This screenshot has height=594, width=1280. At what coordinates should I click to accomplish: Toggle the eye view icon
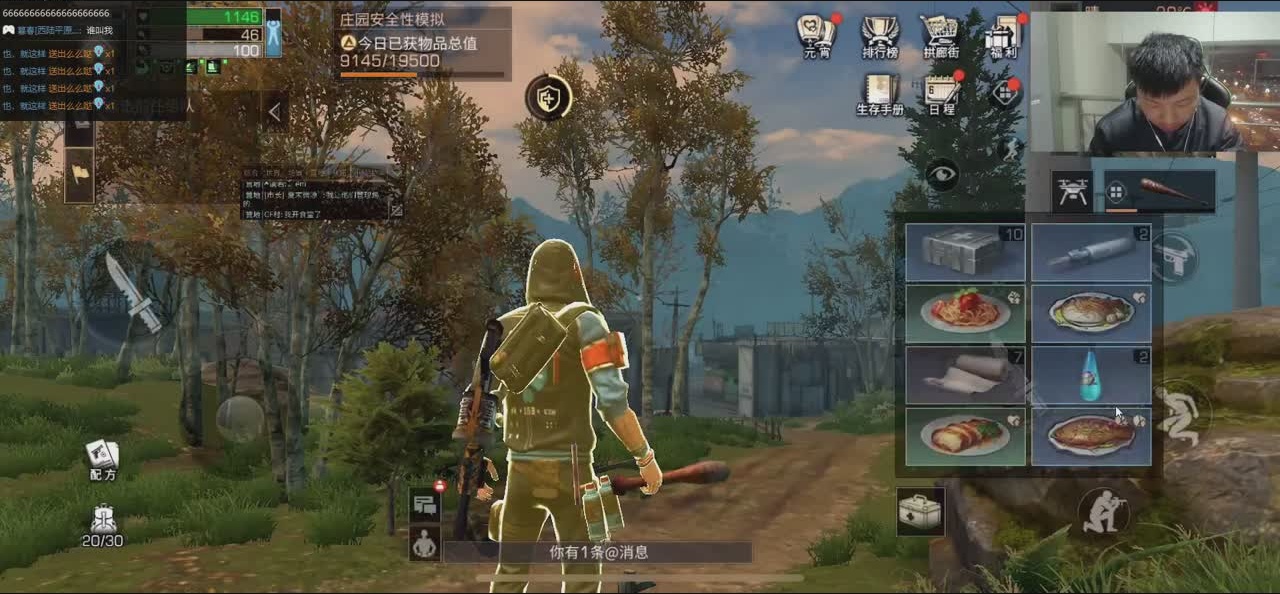pyautogui.click(x=941, y=175)
